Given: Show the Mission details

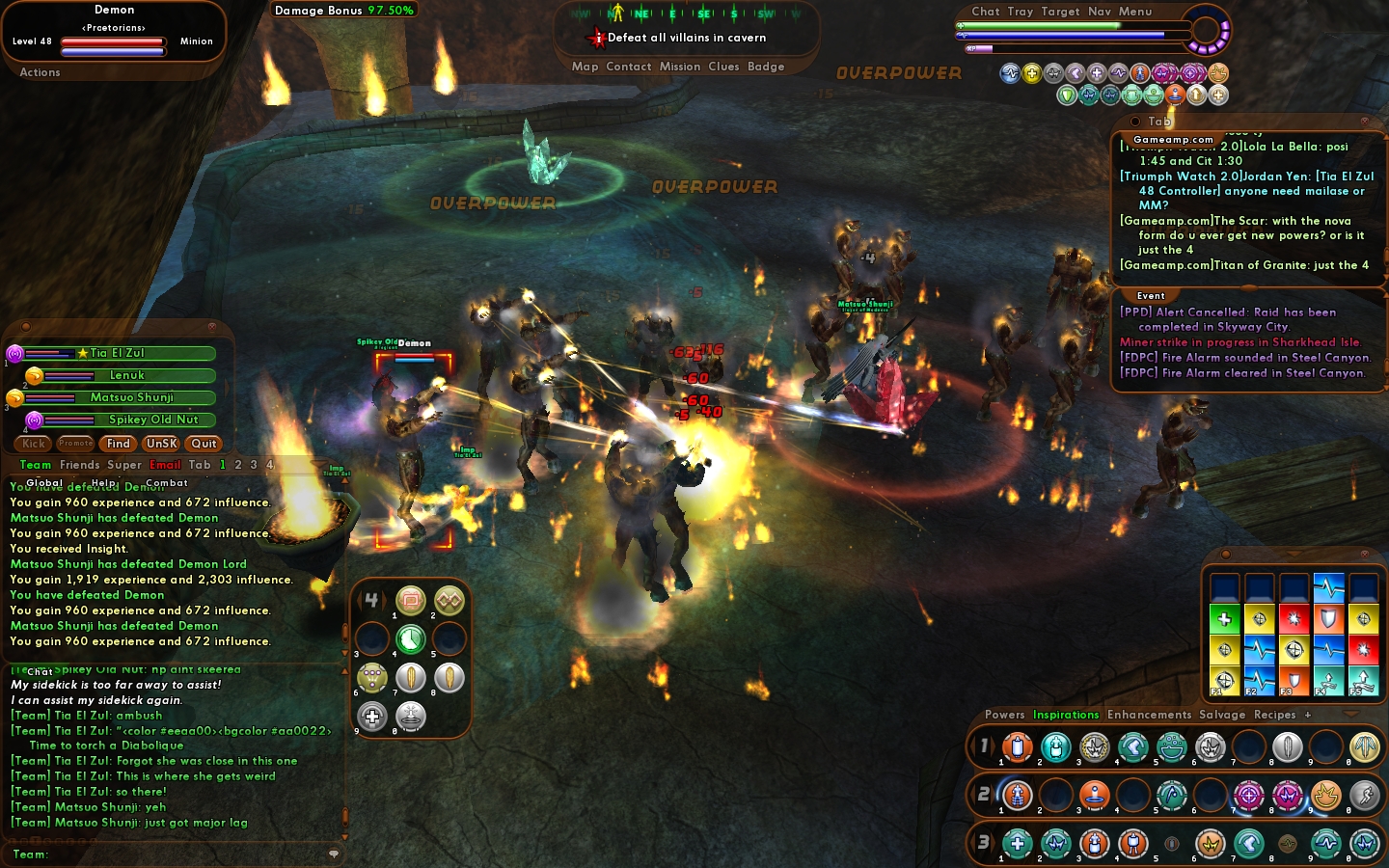Looking at the screenshot, I should coord(680,67).
